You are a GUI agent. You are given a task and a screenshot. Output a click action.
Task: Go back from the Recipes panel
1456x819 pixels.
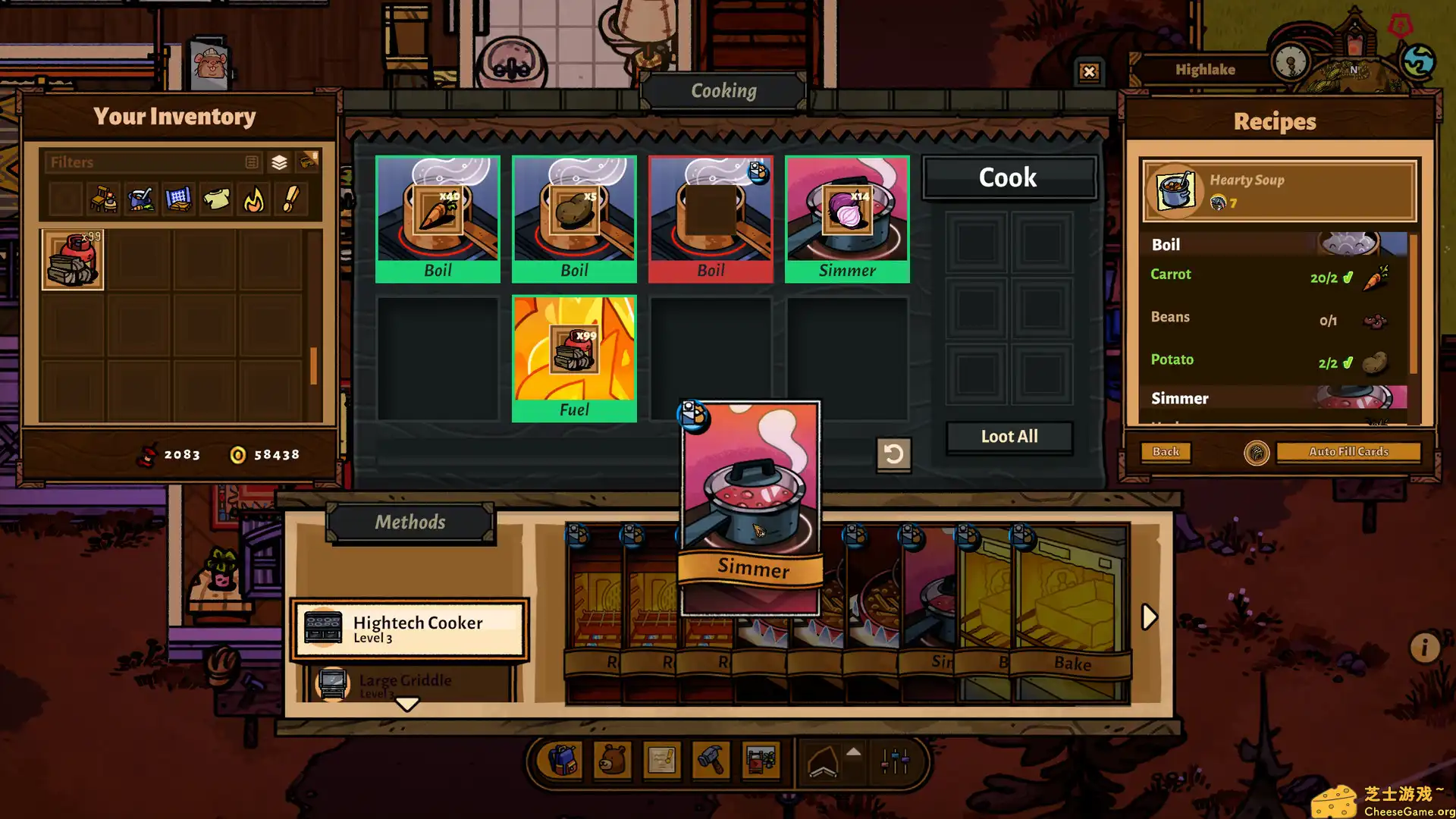[1166, 452]
